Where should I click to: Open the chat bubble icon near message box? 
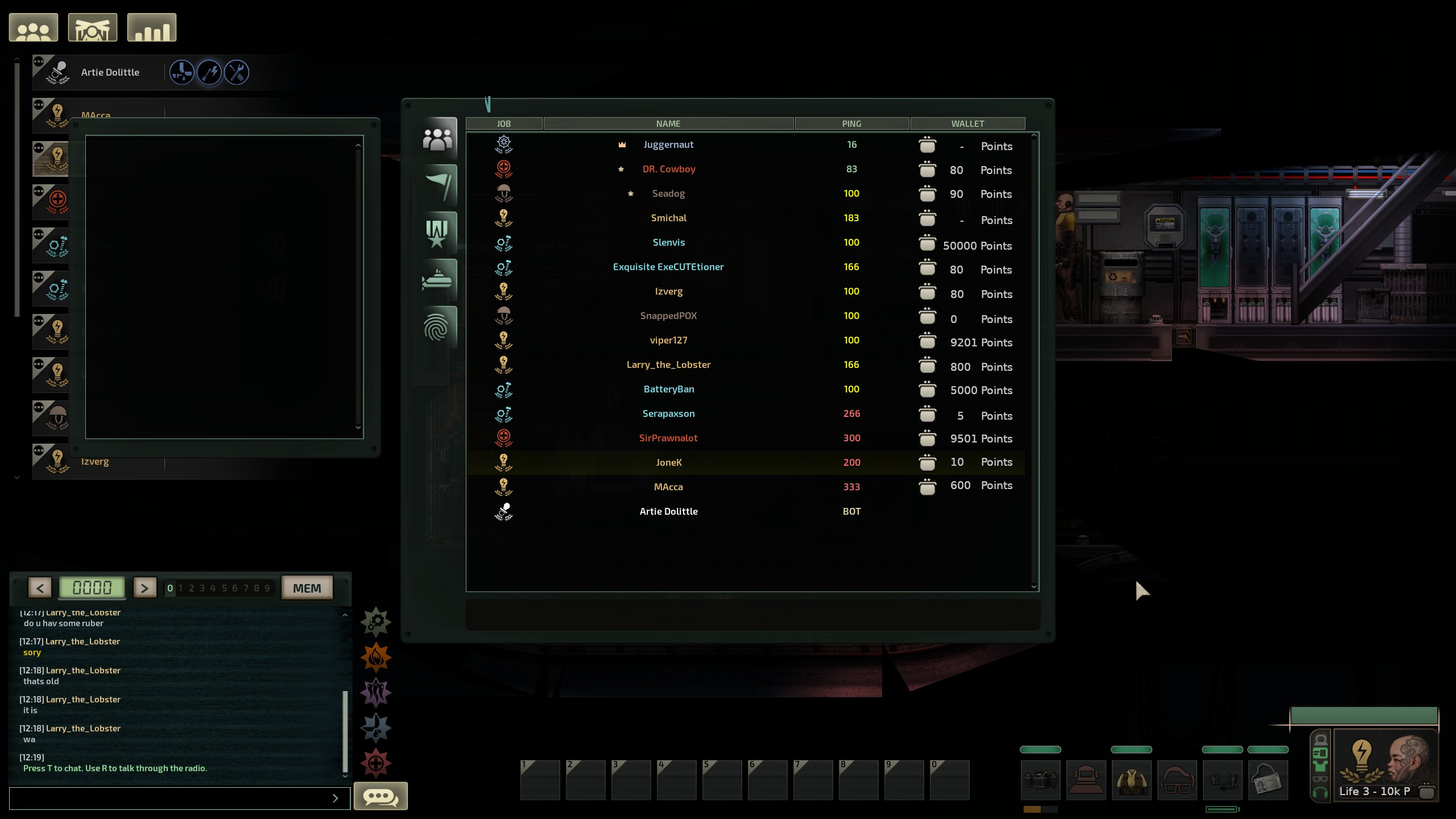380,797
